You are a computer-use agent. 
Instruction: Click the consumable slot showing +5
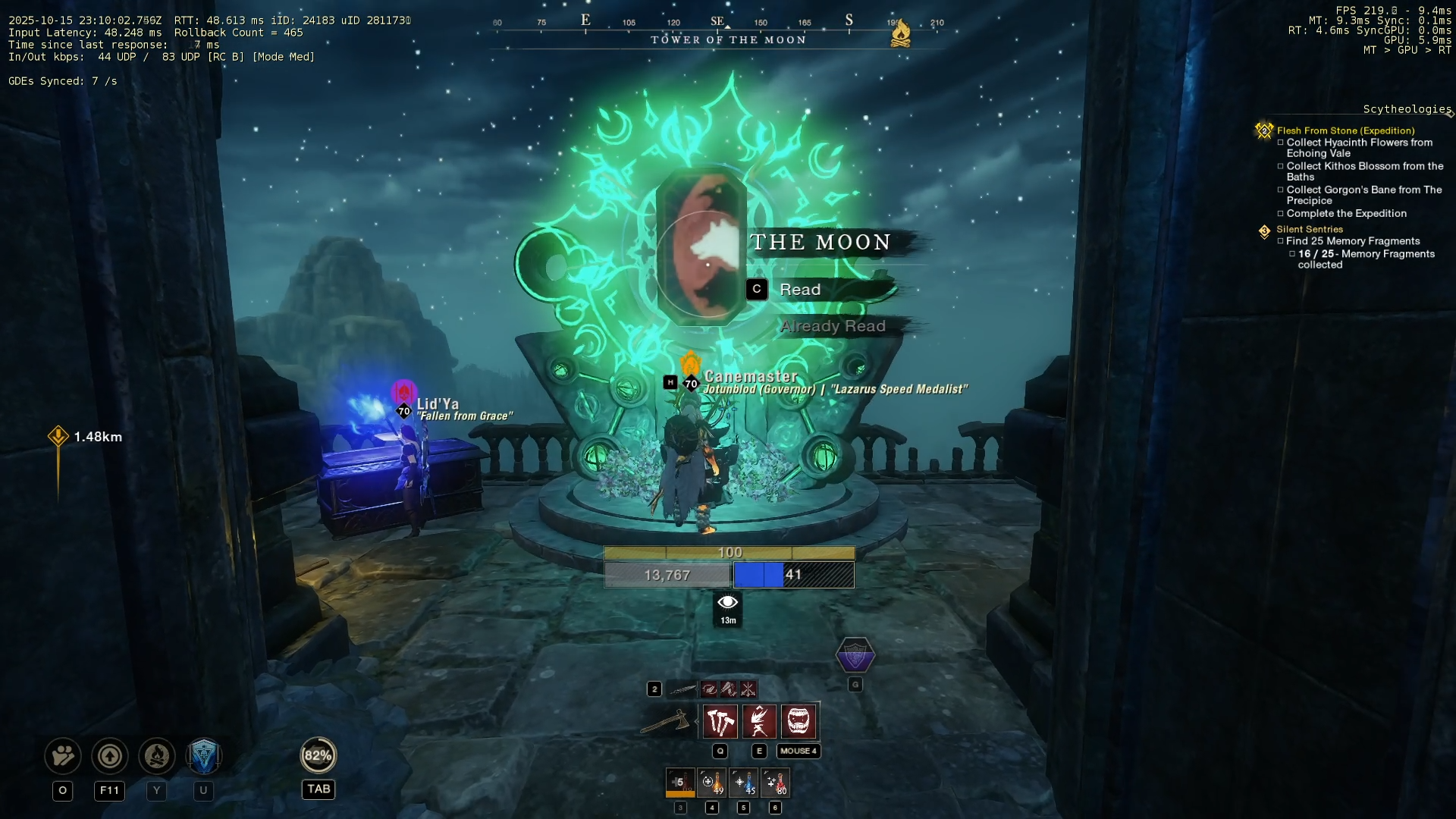pyautogui.click(x=680, y=783)
